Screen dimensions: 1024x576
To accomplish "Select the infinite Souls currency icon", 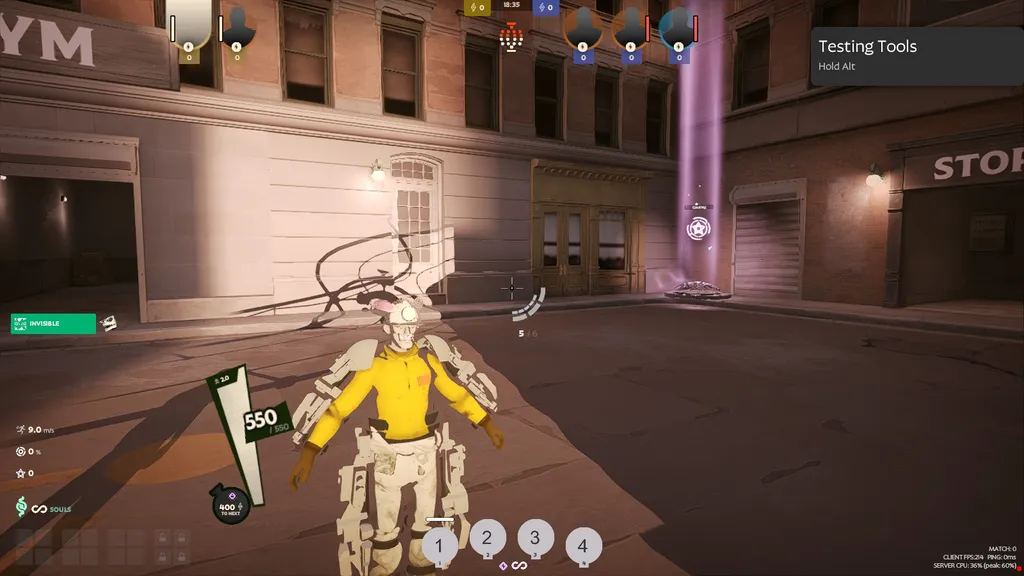I will [x=40, y=509].
